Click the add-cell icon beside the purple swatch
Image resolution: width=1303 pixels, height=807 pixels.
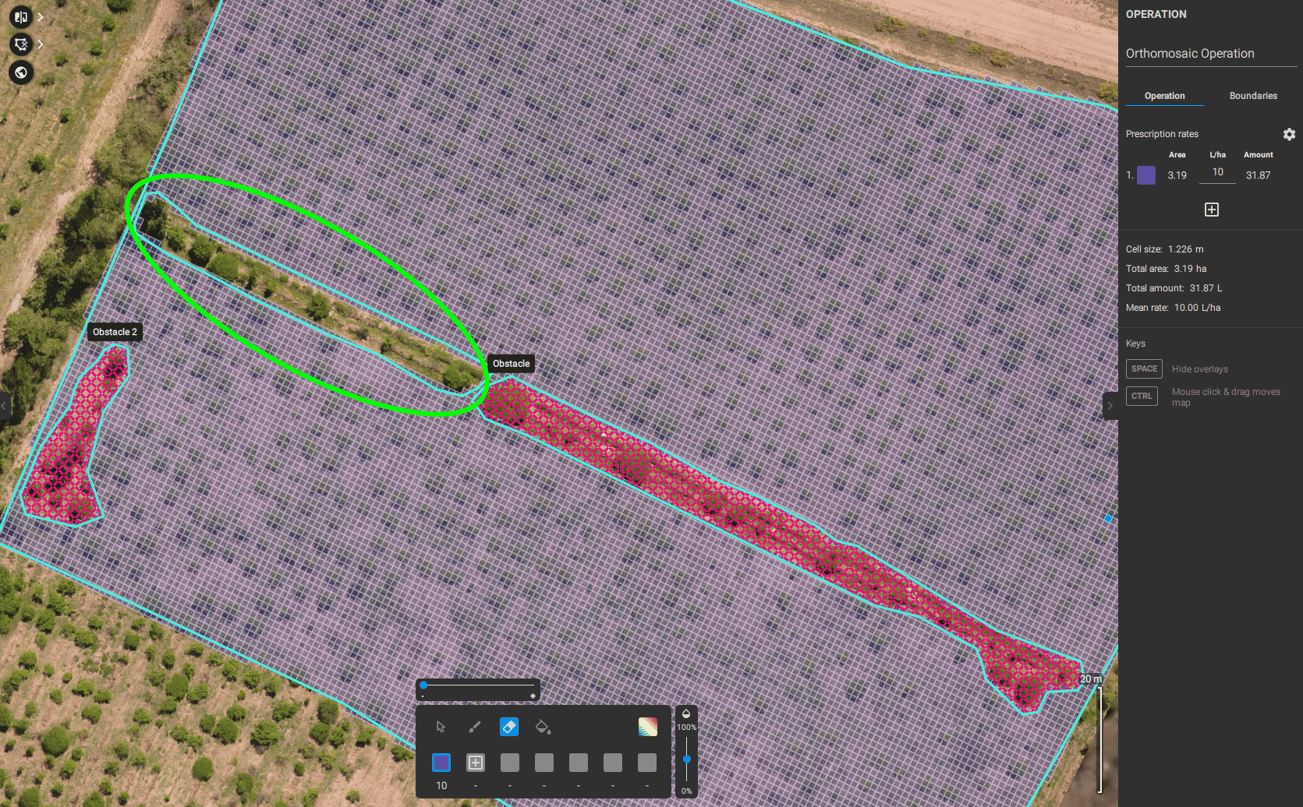[475, 762]
